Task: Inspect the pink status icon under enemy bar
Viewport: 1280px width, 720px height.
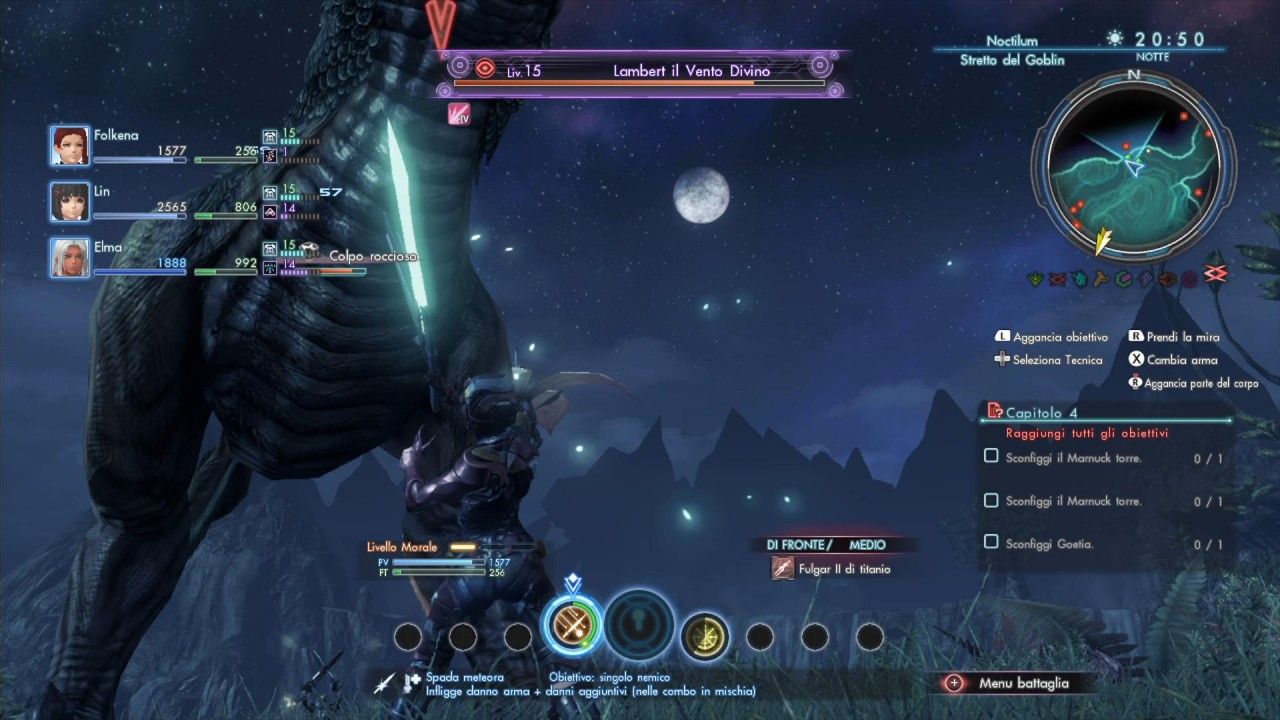Action: [460, 114]
